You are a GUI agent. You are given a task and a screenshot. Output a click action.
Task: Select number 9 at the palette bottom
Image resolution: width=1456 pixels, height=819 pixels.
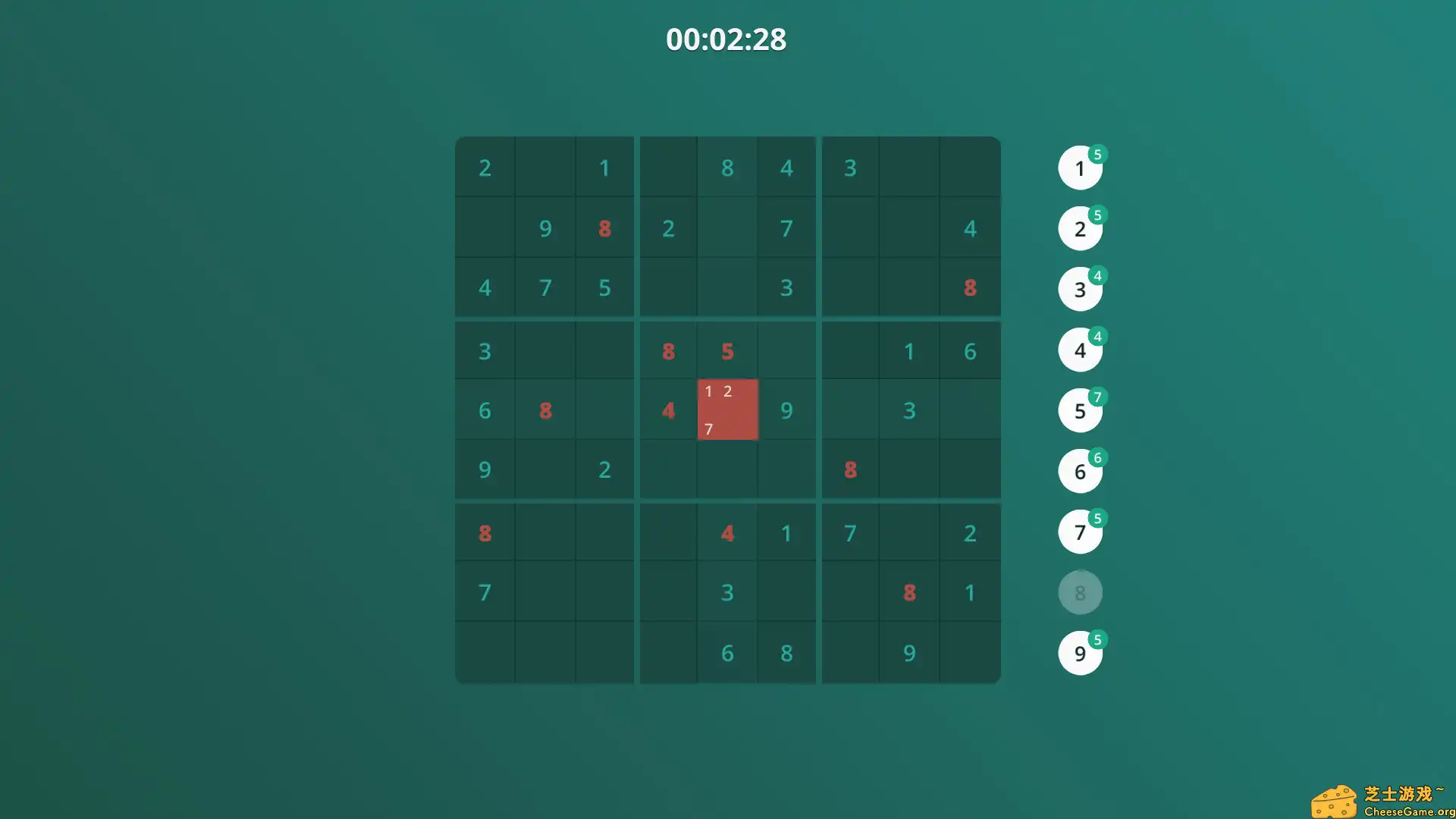tap(1080, 653)
